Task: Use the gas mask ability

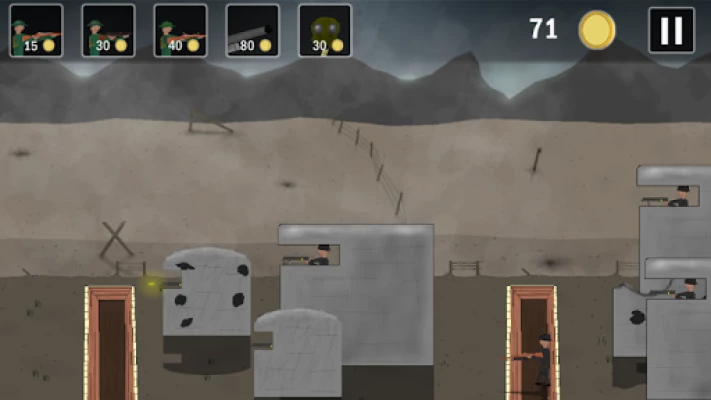Action: 324,31
